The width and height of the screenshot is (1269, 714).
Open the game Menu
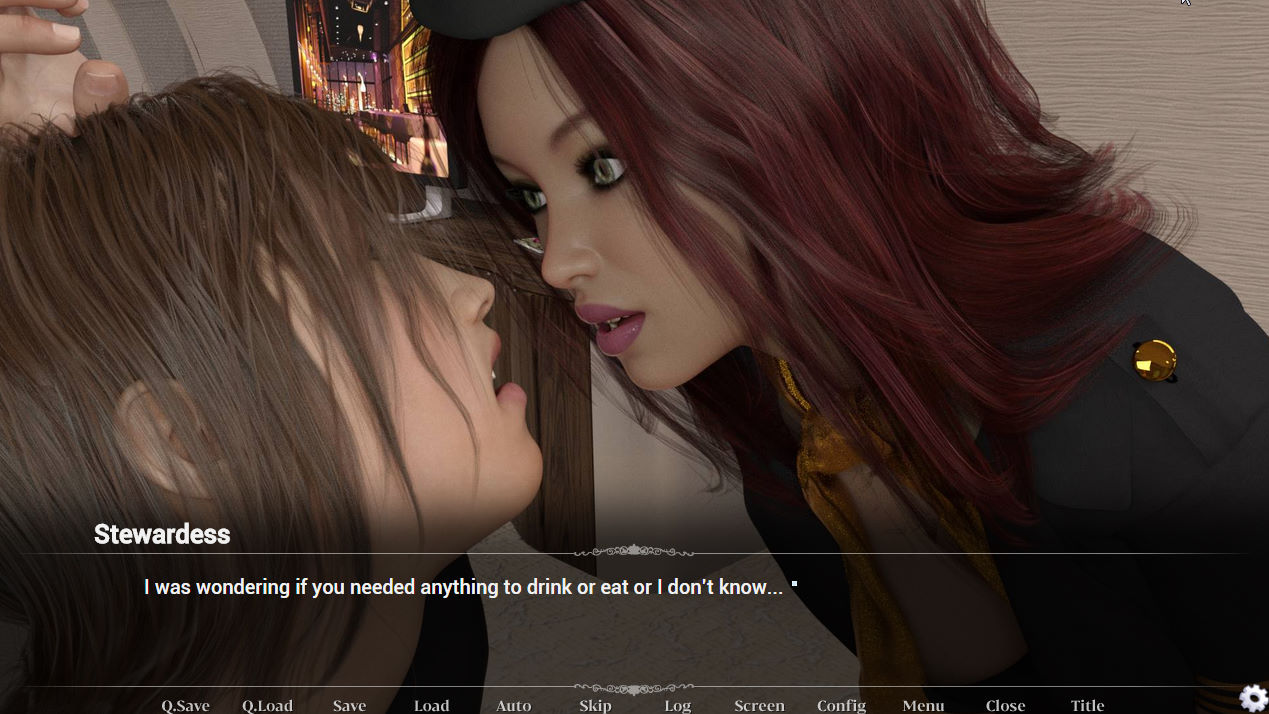[923, 705]
